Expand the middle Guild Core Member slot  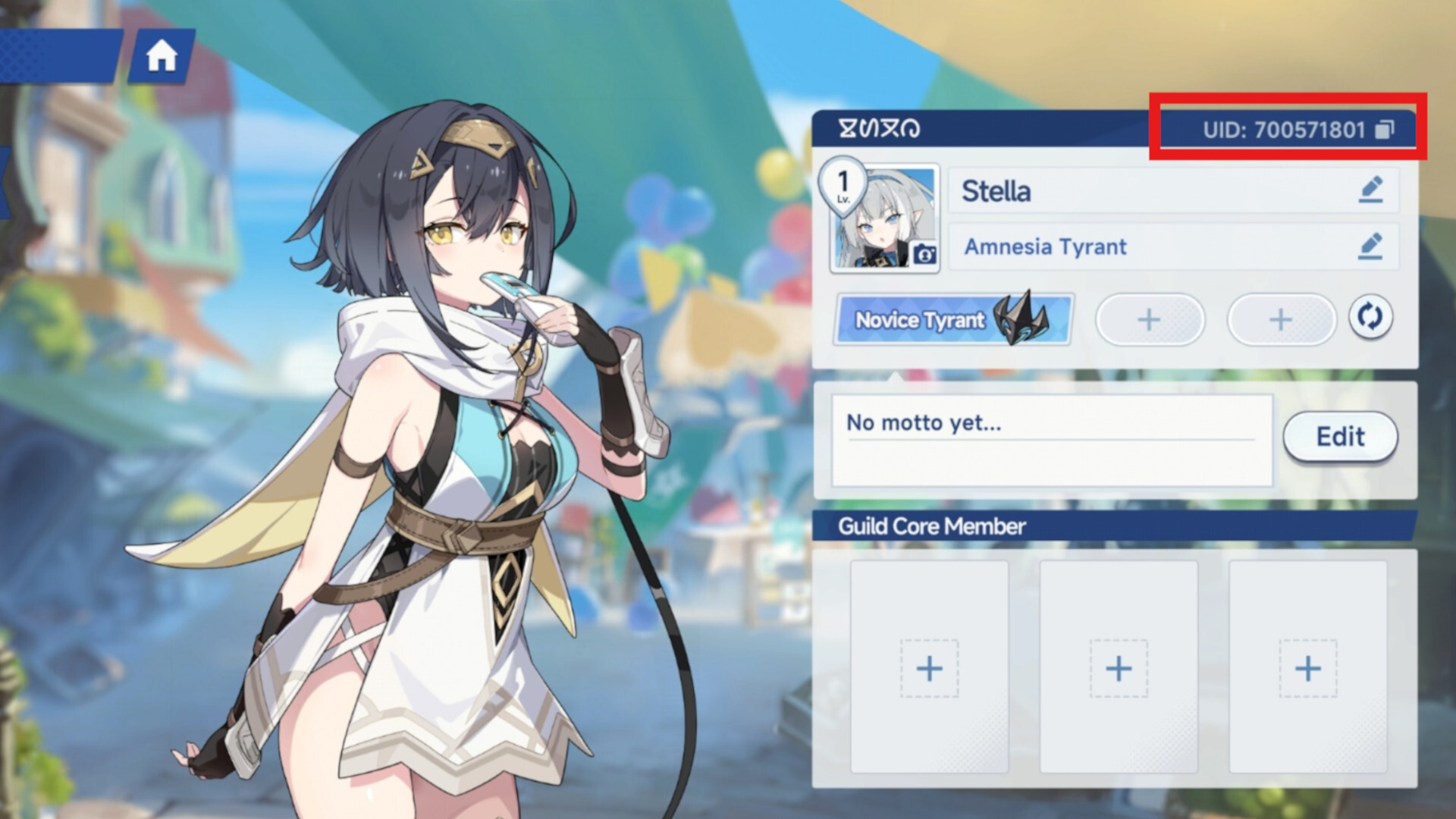click(1117, 668)
